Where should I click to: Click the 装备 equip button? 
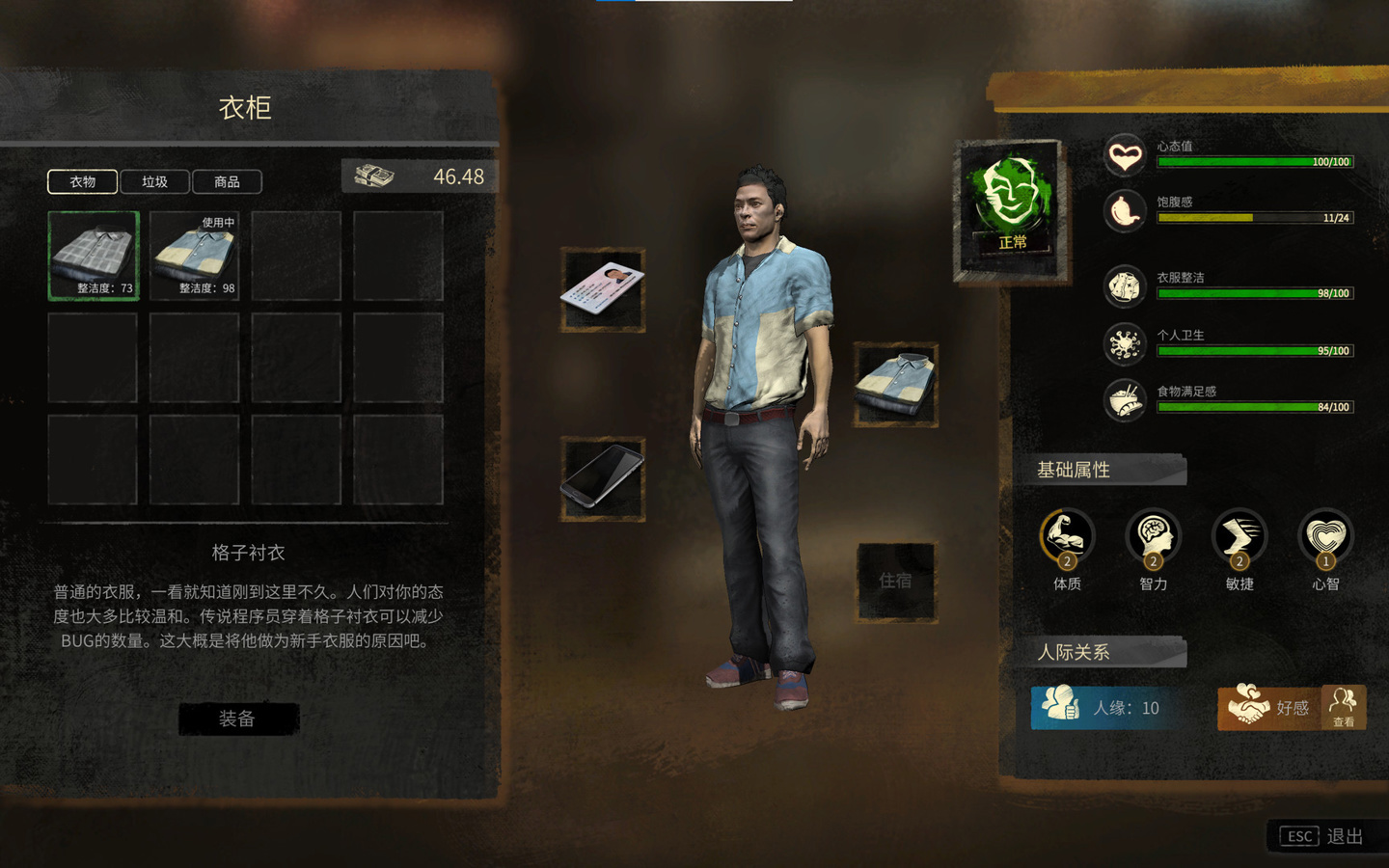pyautogui.click(x=237, y=719)
